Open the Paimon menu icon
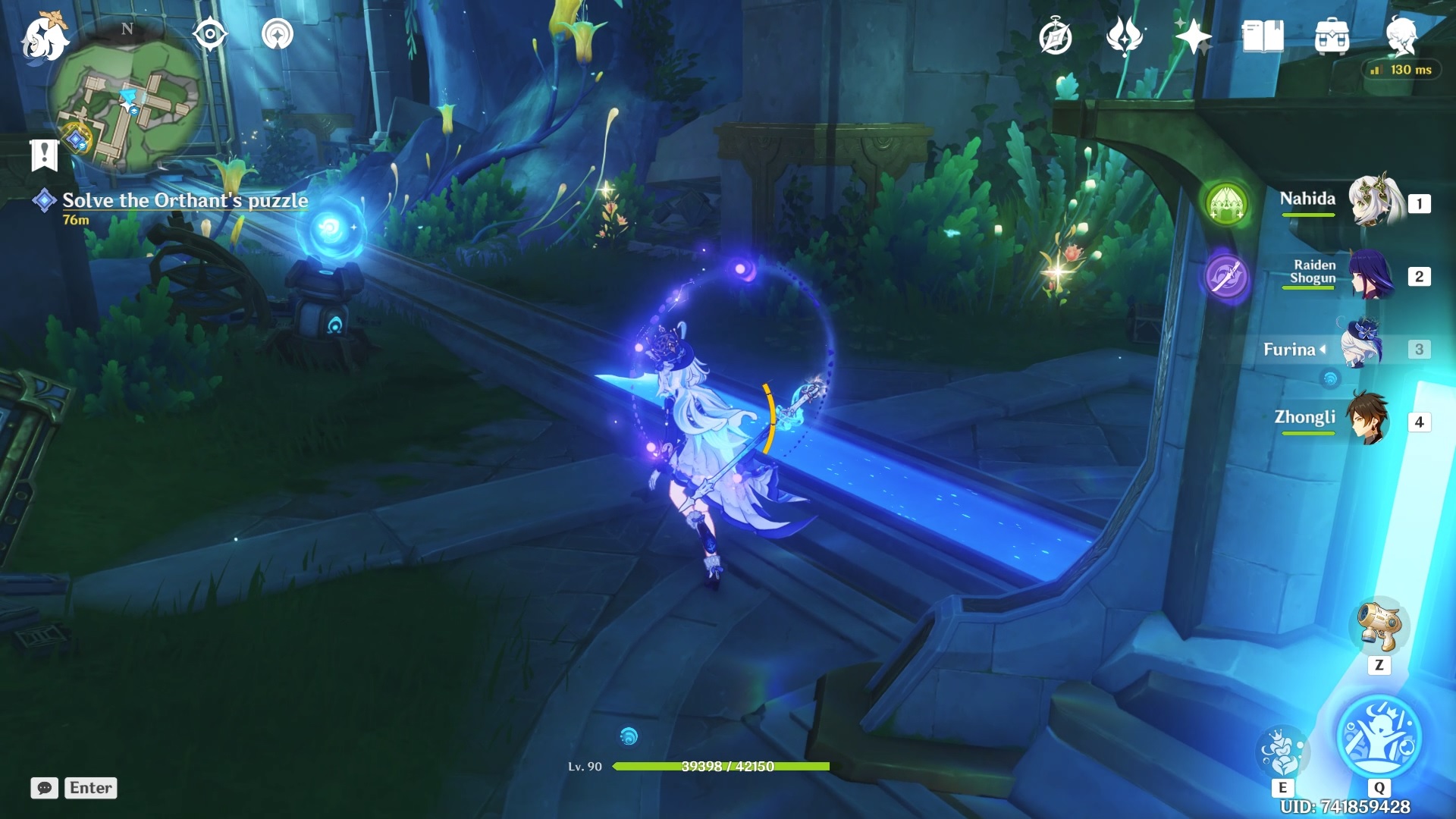Screen dimensions: 1456x819 44,38
